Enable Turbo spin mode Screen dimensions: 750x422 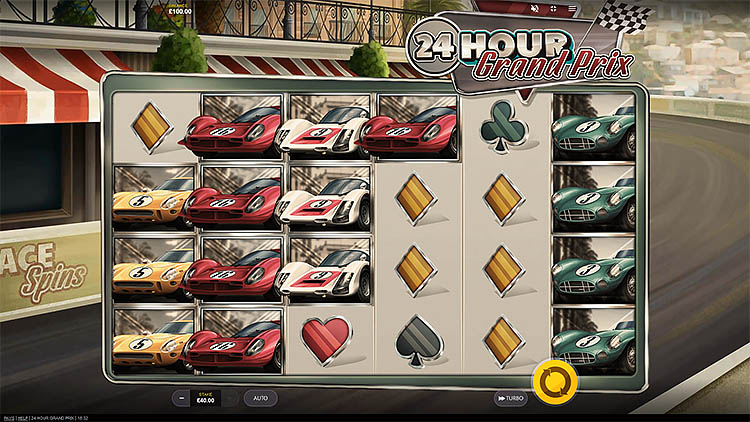(x=511, y=398)
